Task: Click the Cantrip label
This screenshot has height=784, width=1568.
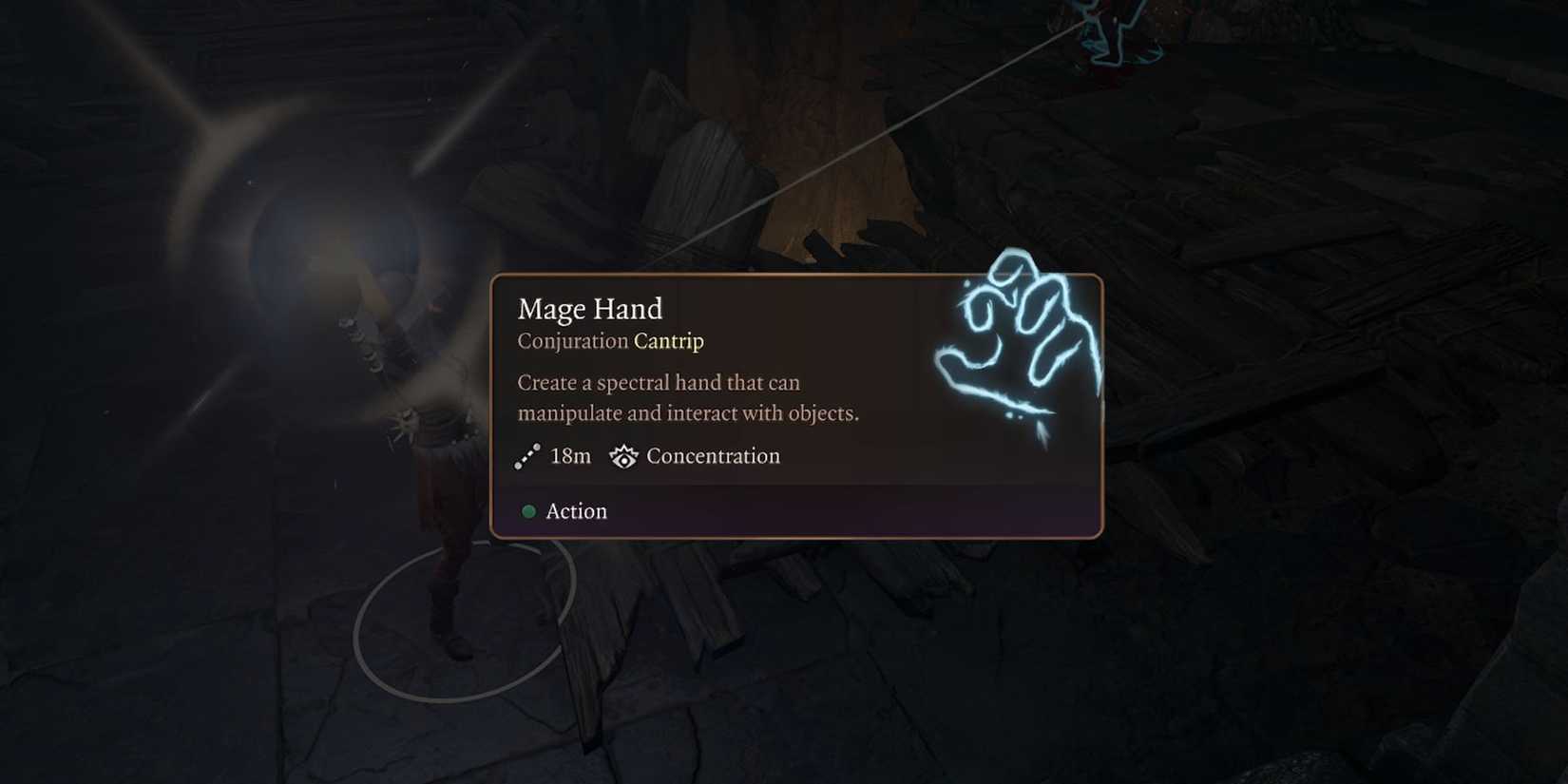Action: pyautogui.click(x=669, y=341)
